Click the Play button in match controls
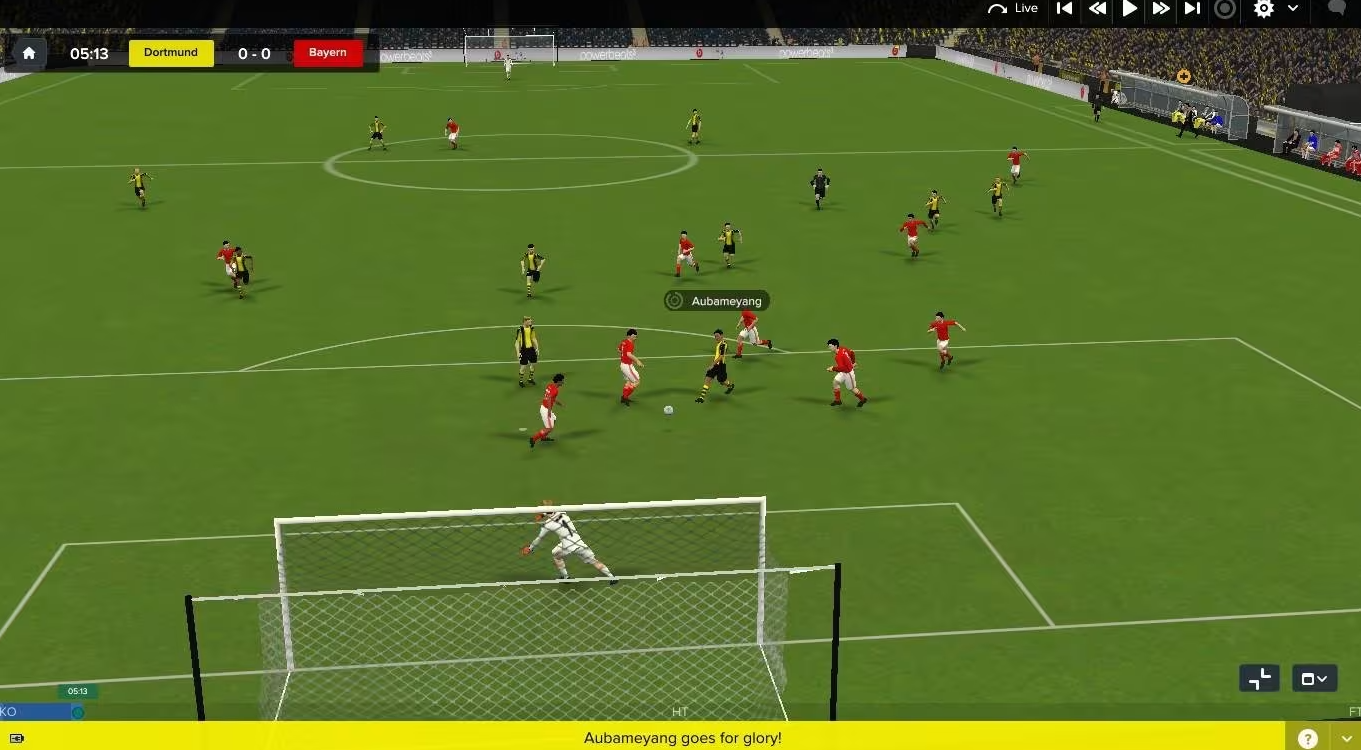Viewport: 1361px width, 750px height. pos(1129,9)
